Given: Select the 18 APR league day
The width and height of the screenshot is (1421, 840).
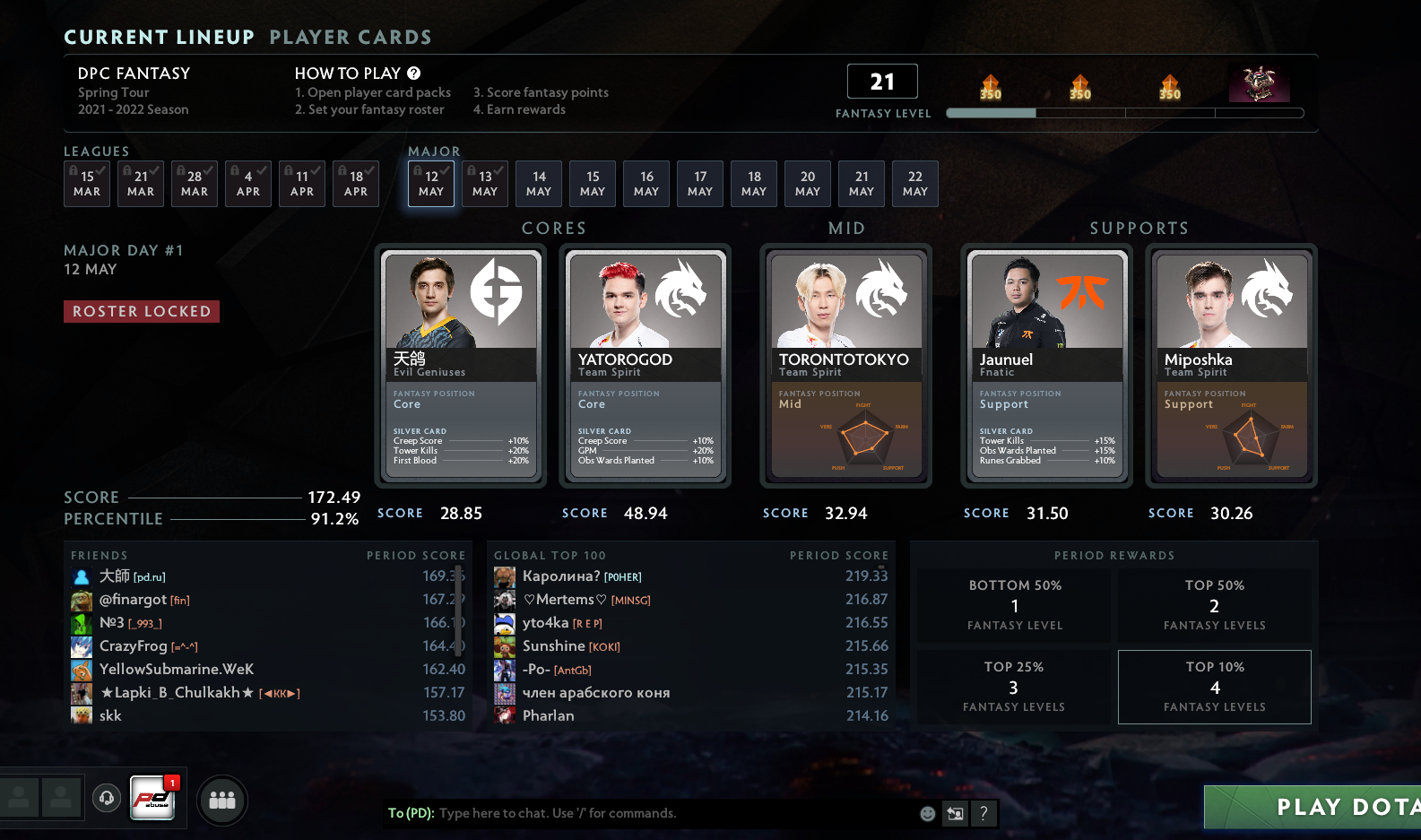Looking at the screenshot, I should pyautogui.click(x=356, y=184).
